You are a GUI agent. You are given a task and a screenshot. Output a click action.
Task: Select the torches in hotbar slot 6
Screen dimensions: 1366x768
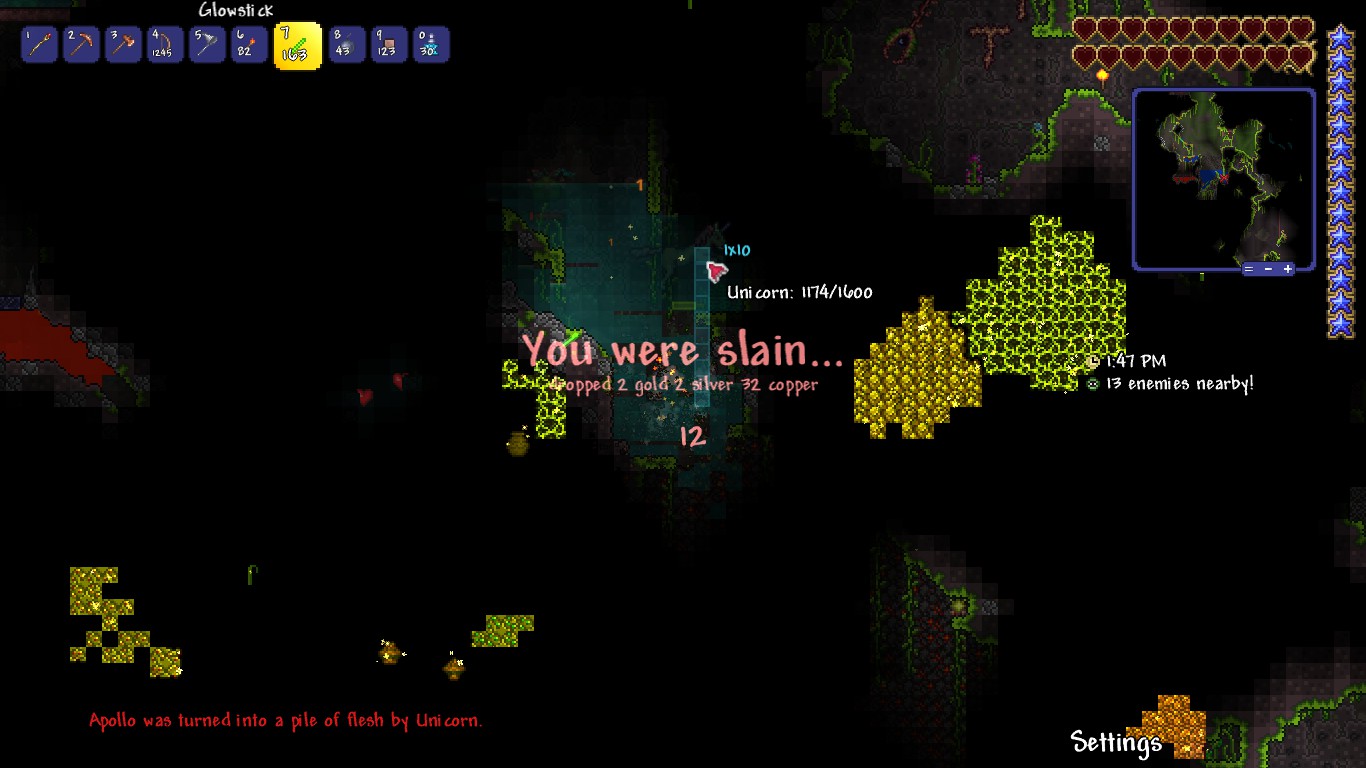click(248, 44)
